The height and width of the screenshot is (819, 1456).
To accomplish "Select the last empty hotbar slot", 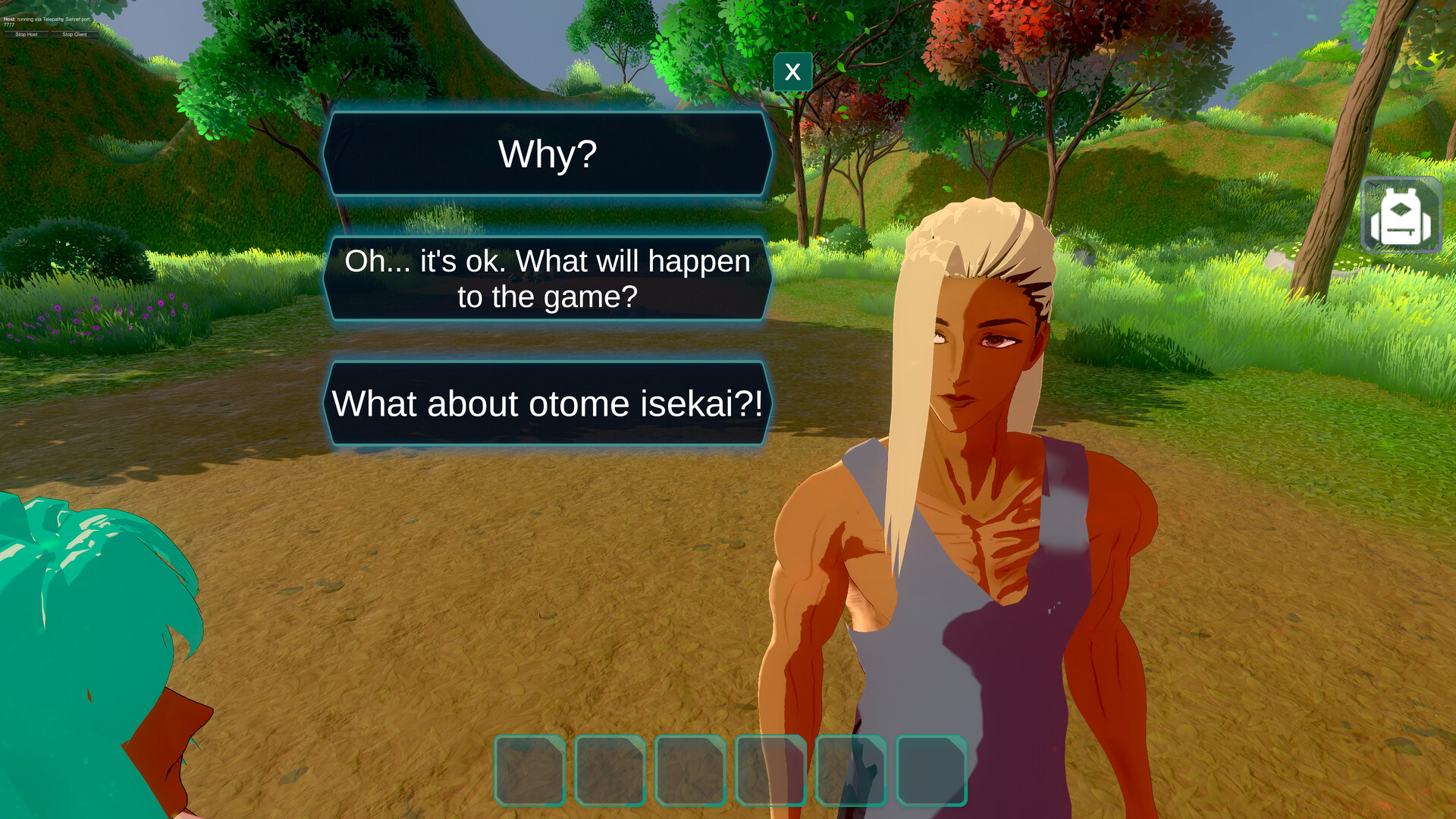I will 932,769.
